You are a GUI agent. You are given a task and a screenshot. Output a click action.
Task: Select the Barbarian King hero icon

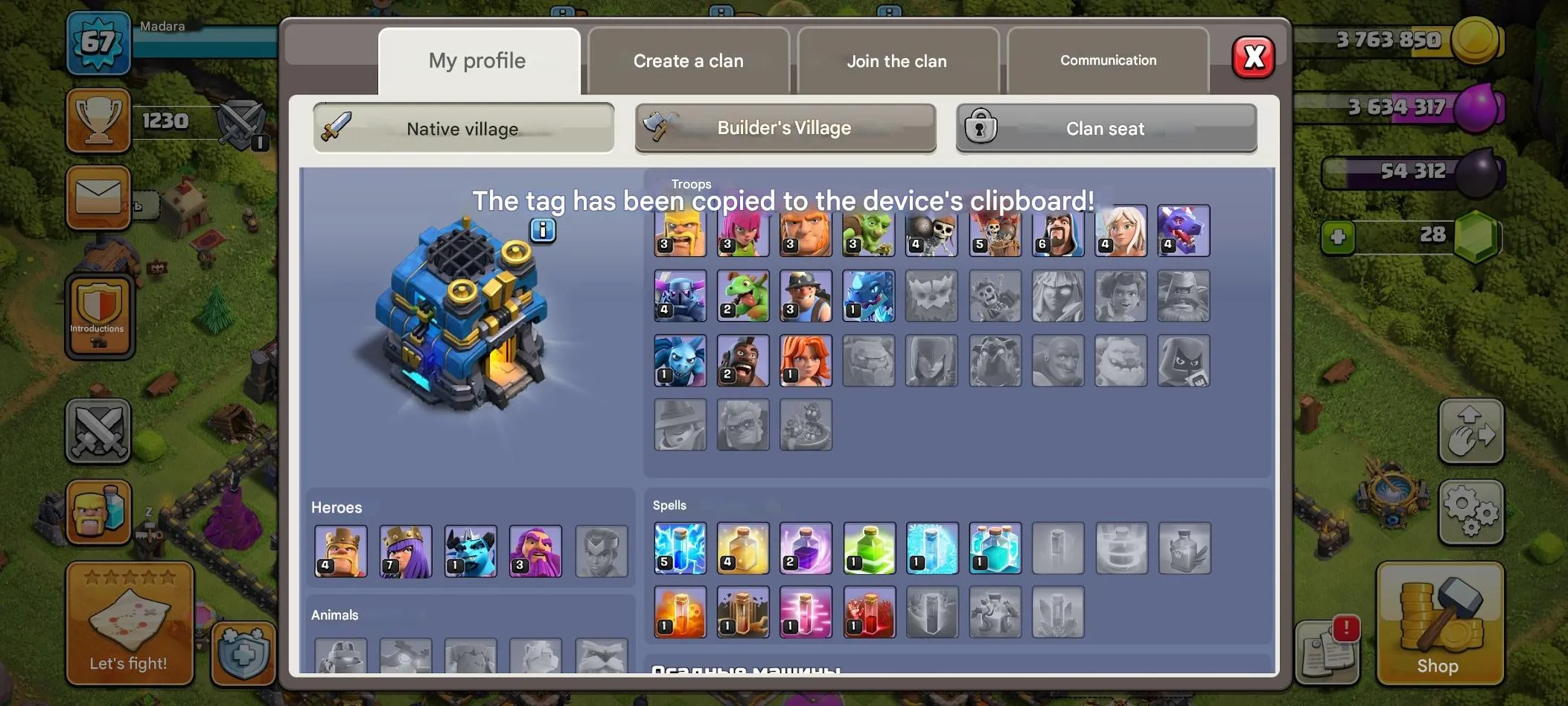340,551
